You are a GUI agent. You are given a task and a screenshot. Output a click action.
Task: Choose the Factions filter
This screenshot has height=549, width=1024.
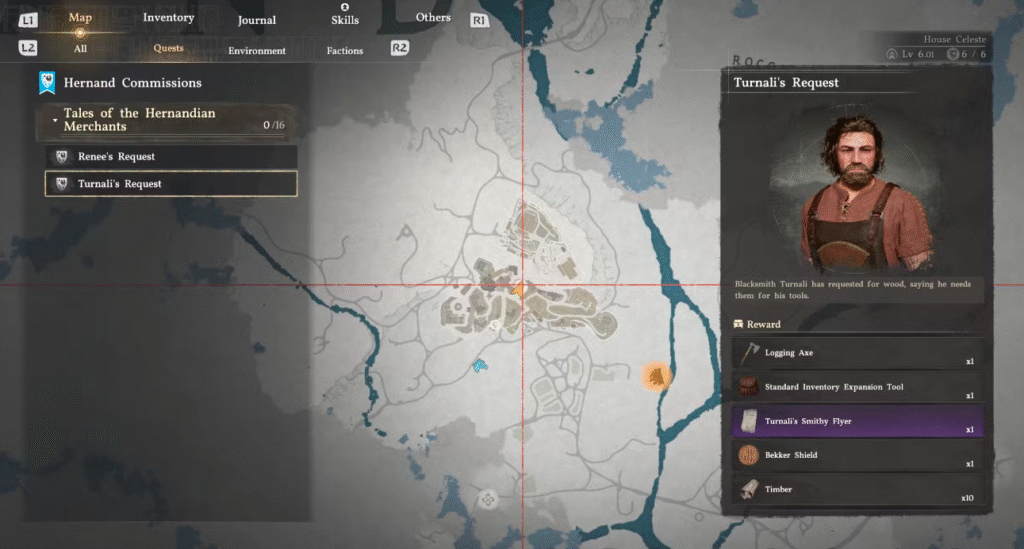click(x=345, y=50)
